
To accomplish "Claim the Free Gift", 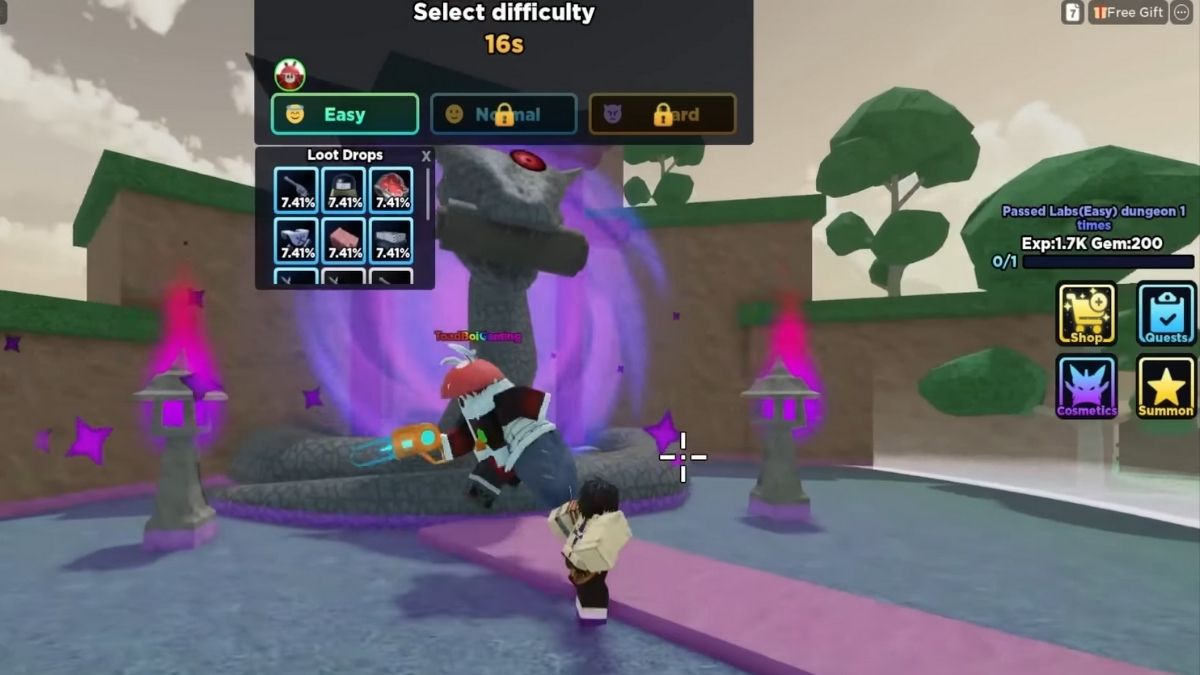I will (1128, 12).
